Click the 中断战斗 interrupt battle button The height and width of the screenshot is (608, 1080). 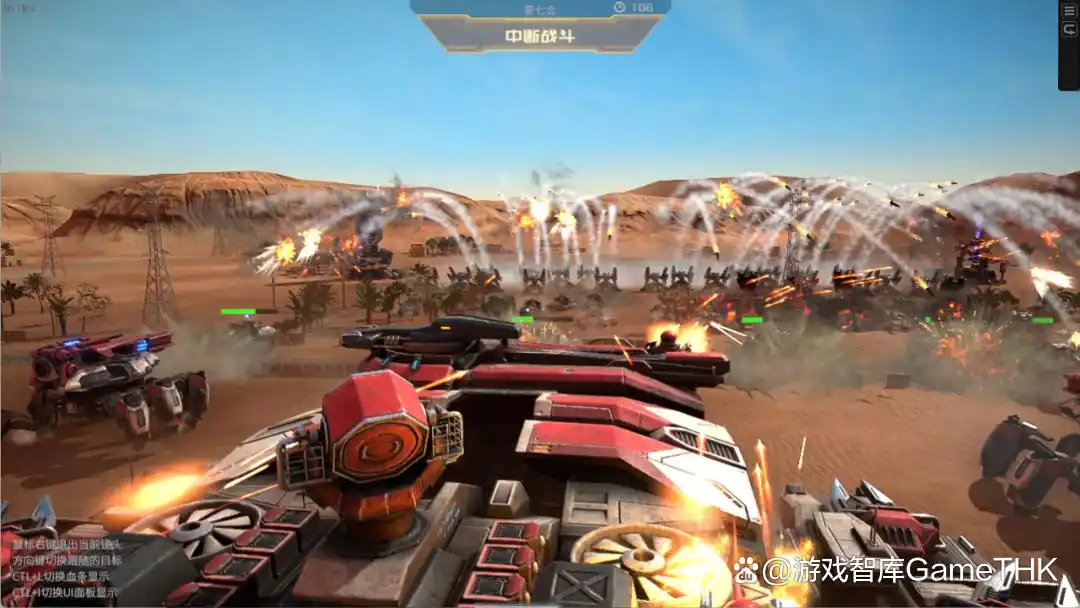tap(539, 37)
